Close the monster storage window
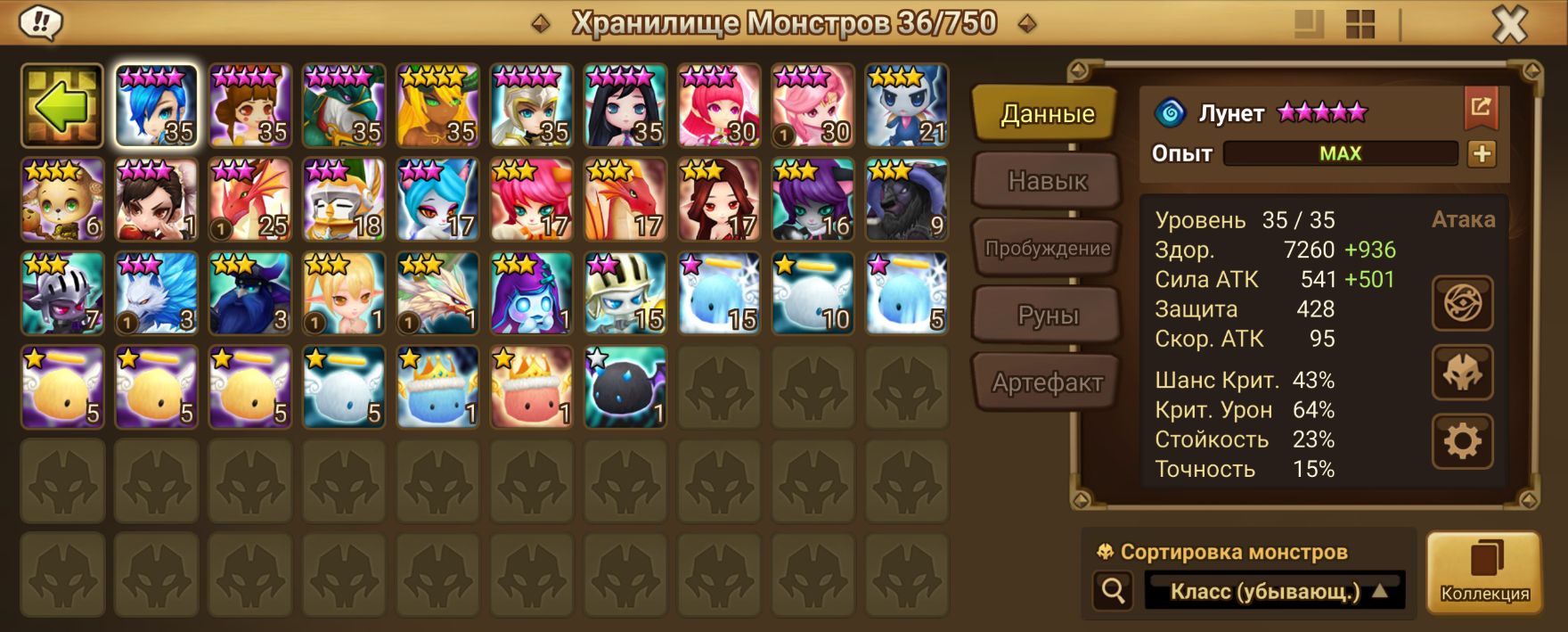This screenshot has height=632, width=1568. [1509, 25]
